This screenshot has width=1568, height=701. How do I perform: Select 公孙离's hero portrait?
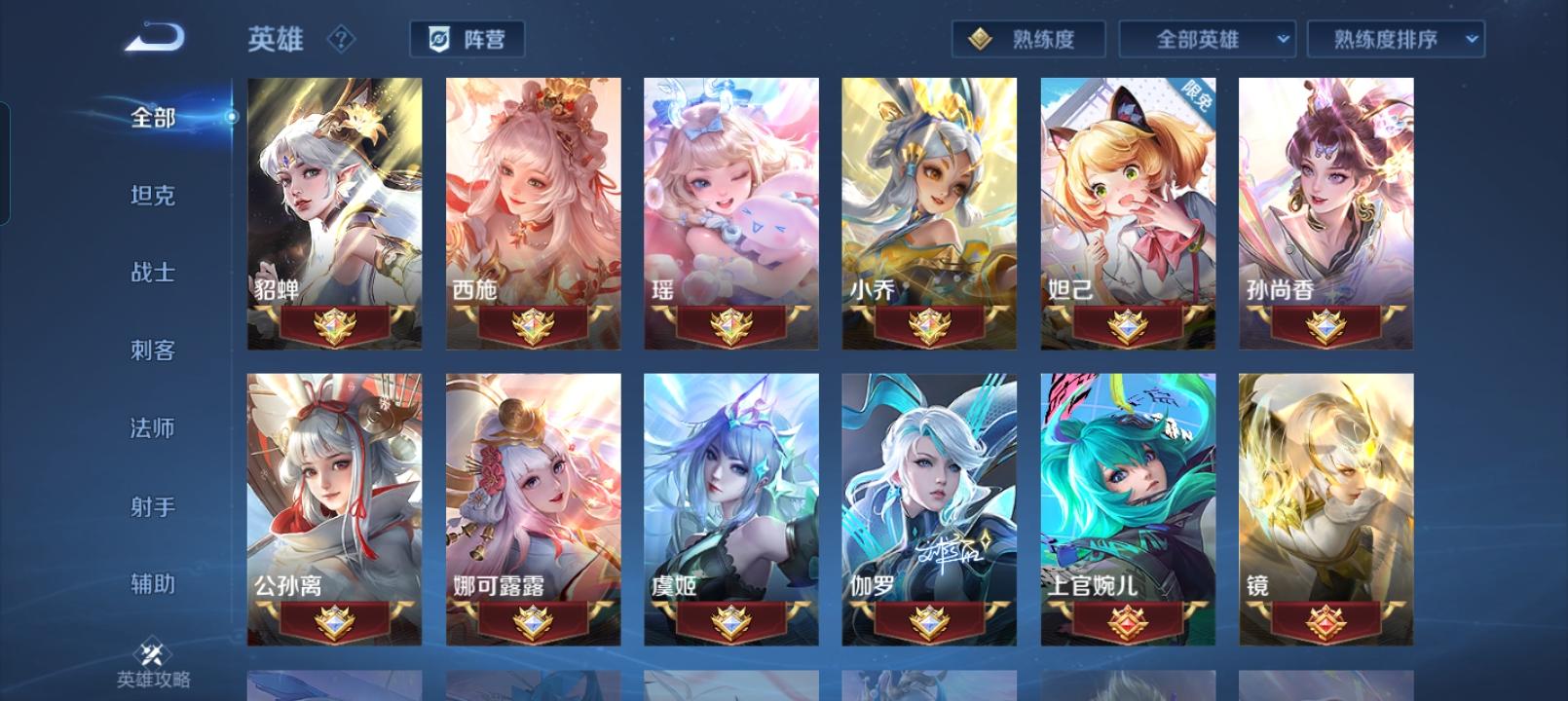[334, 477]
